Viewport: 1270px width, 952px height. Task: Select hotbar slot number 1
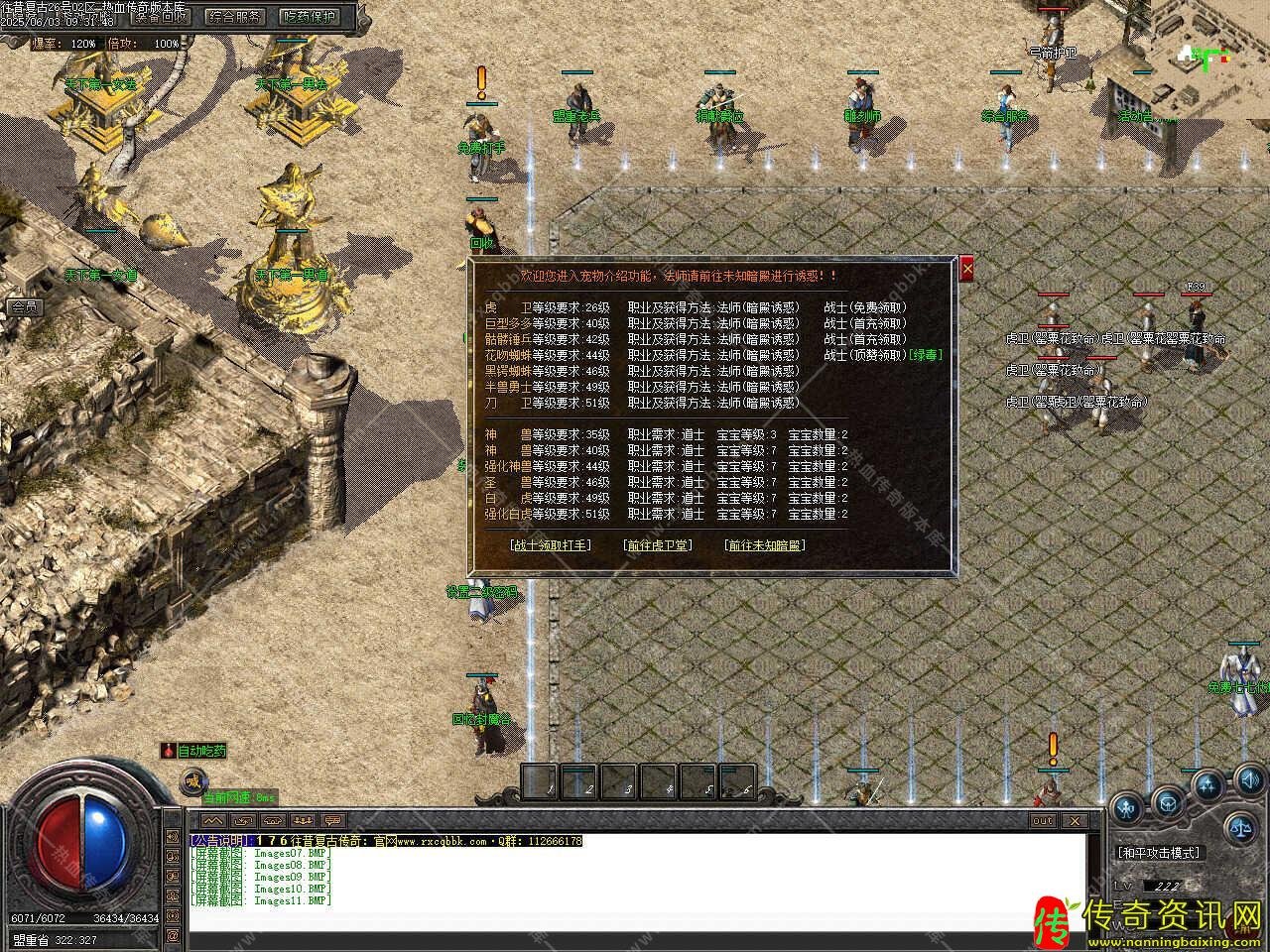pos(541,781)
